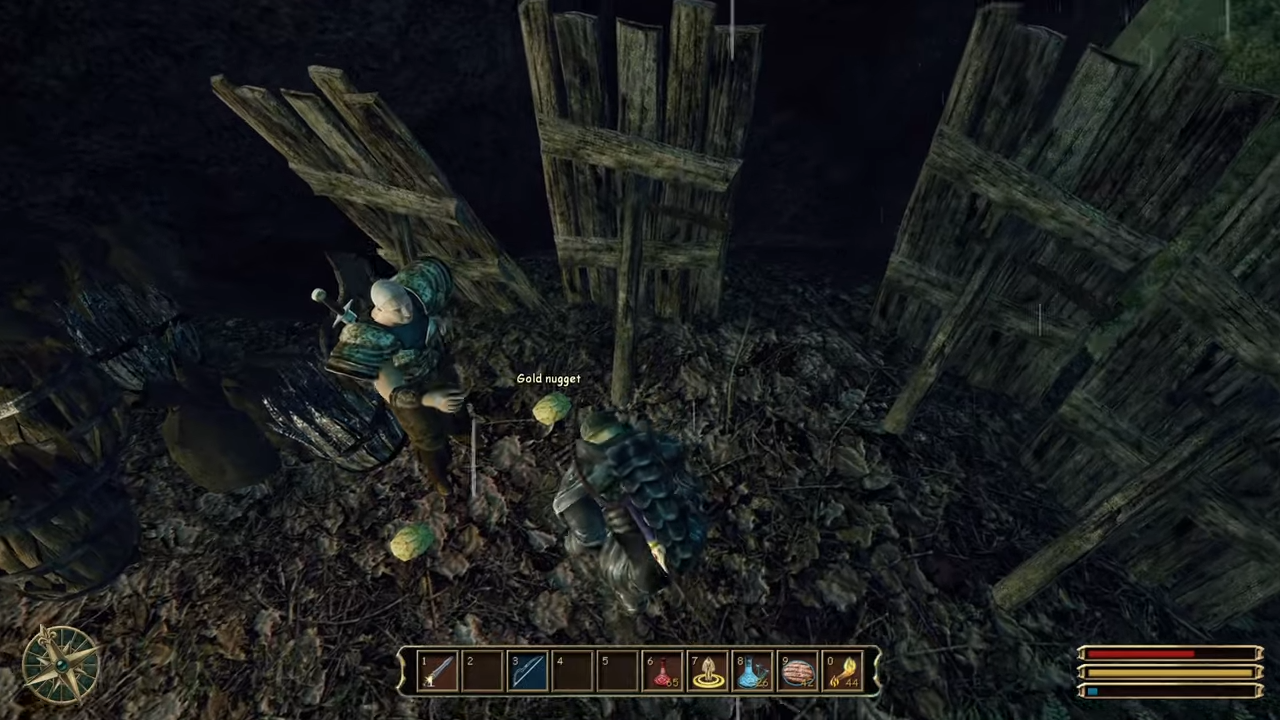Expand the quickslot bar on the right edge
This screenshot has width=1280, height=720.
[872, 670]
